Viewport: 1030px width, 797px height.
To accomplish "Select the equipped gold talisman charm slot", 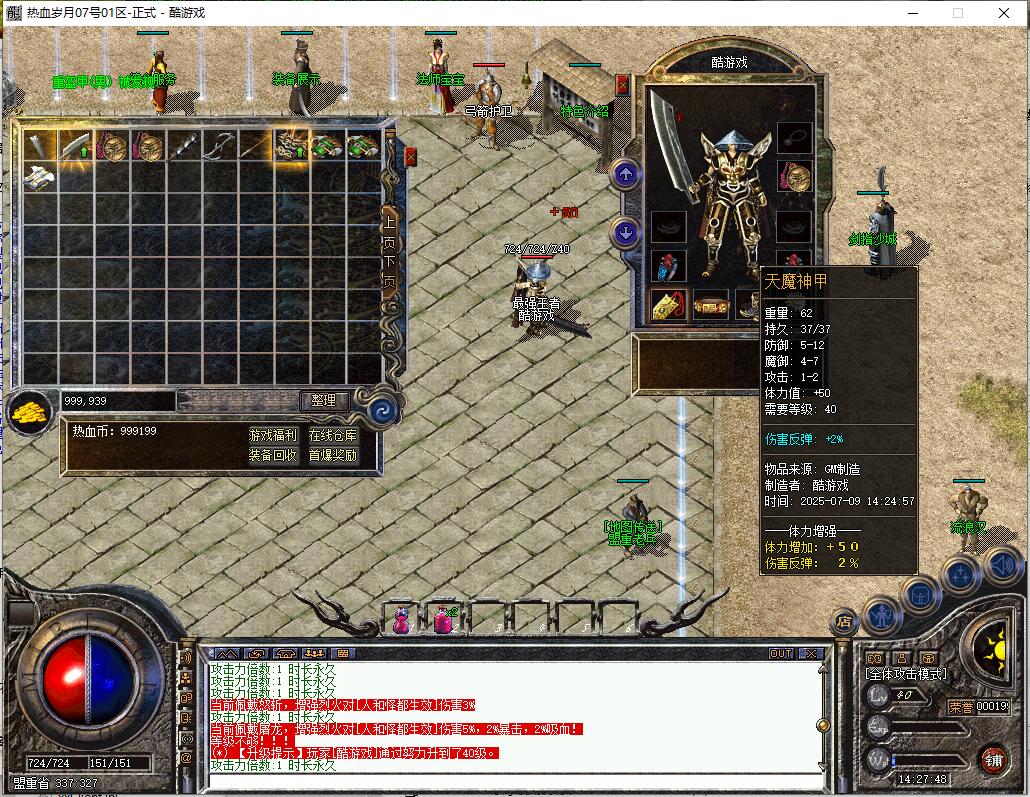I will click(667, 306).
